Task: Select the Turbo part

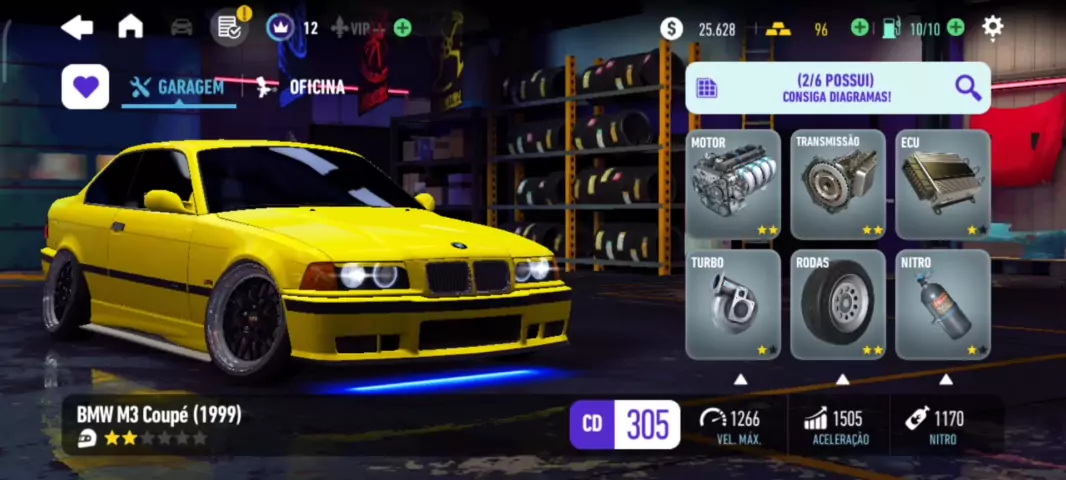Action: (733, 304)
